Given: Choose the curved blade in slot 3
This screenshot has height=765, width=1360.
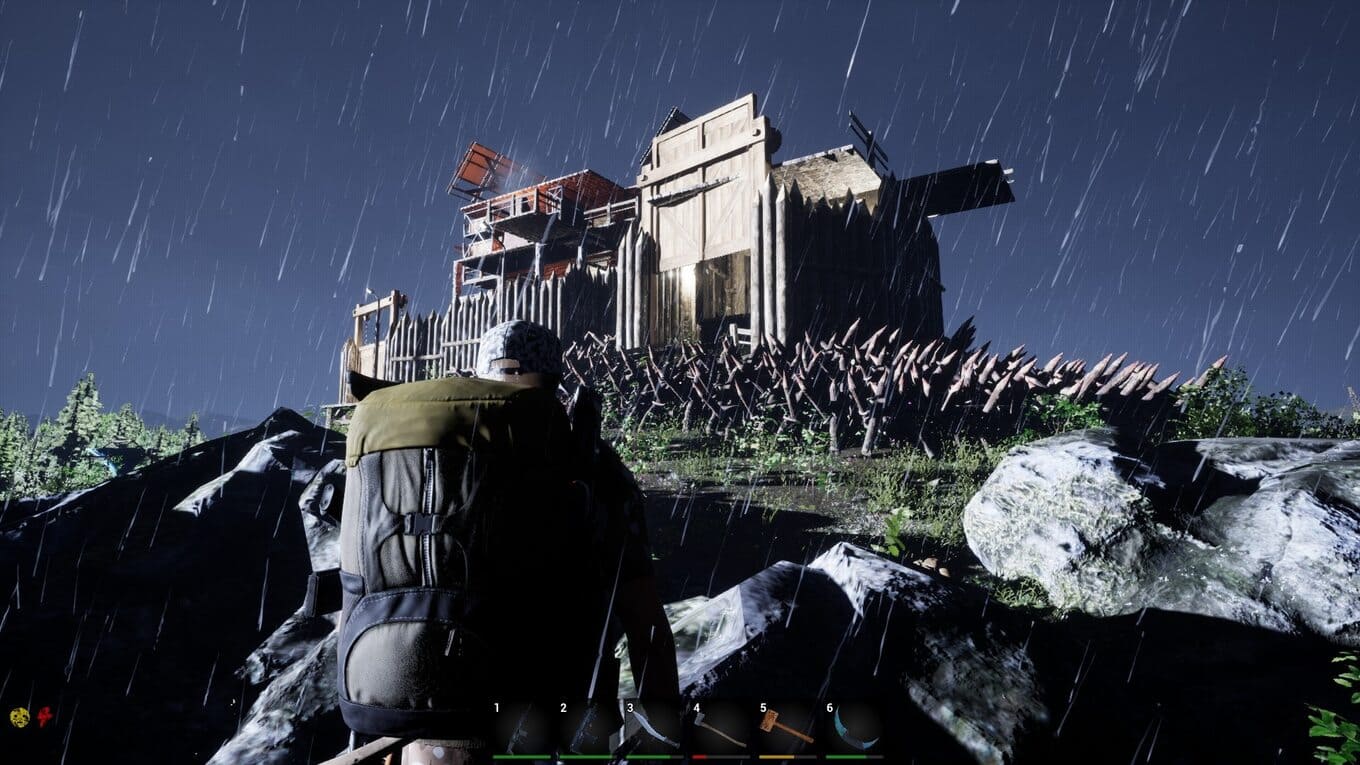Looking at the screenshot, I should click(653, 728).
